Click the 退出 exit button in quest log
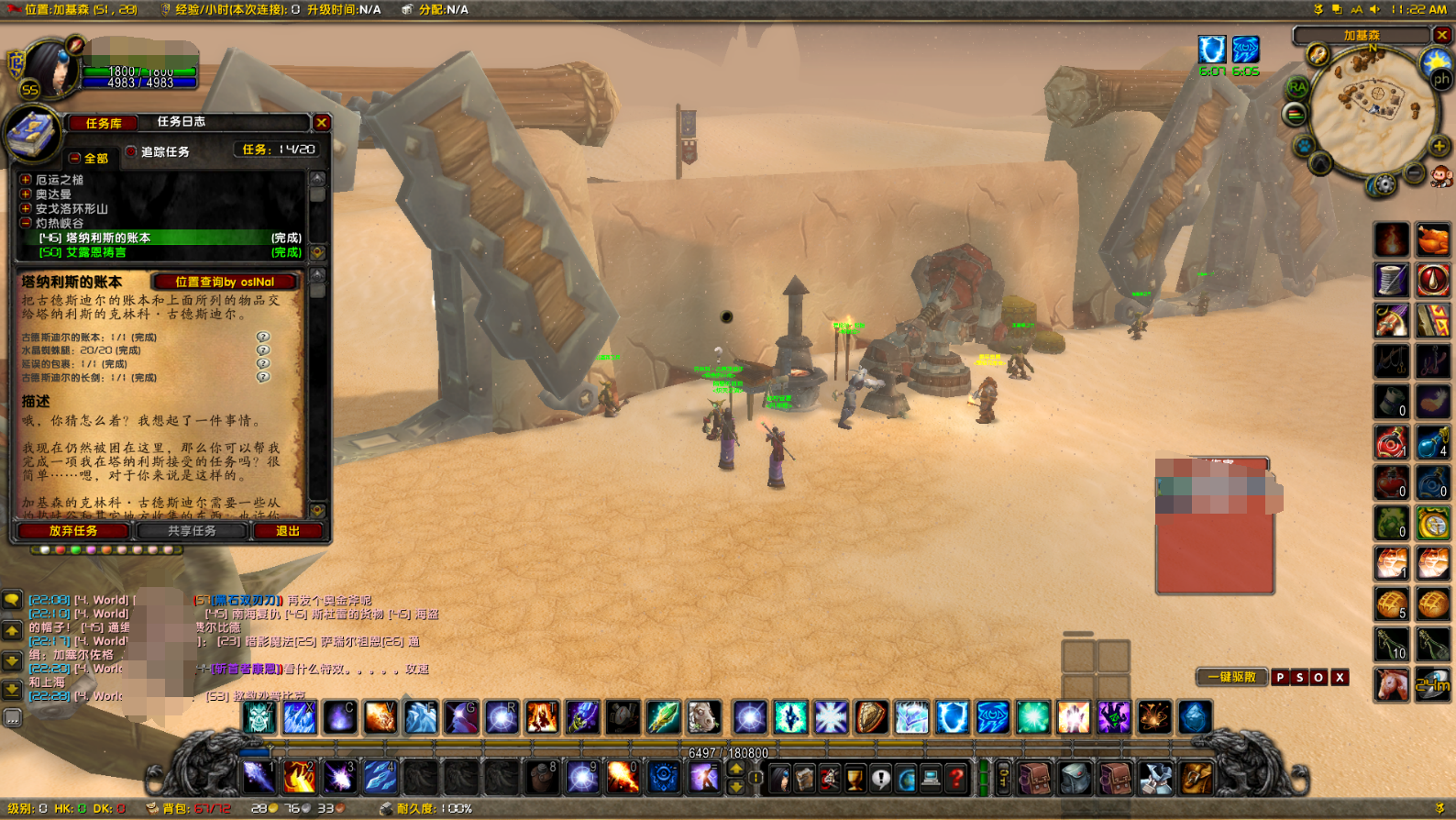1456x820 pixels. click(x=288, y=531)
